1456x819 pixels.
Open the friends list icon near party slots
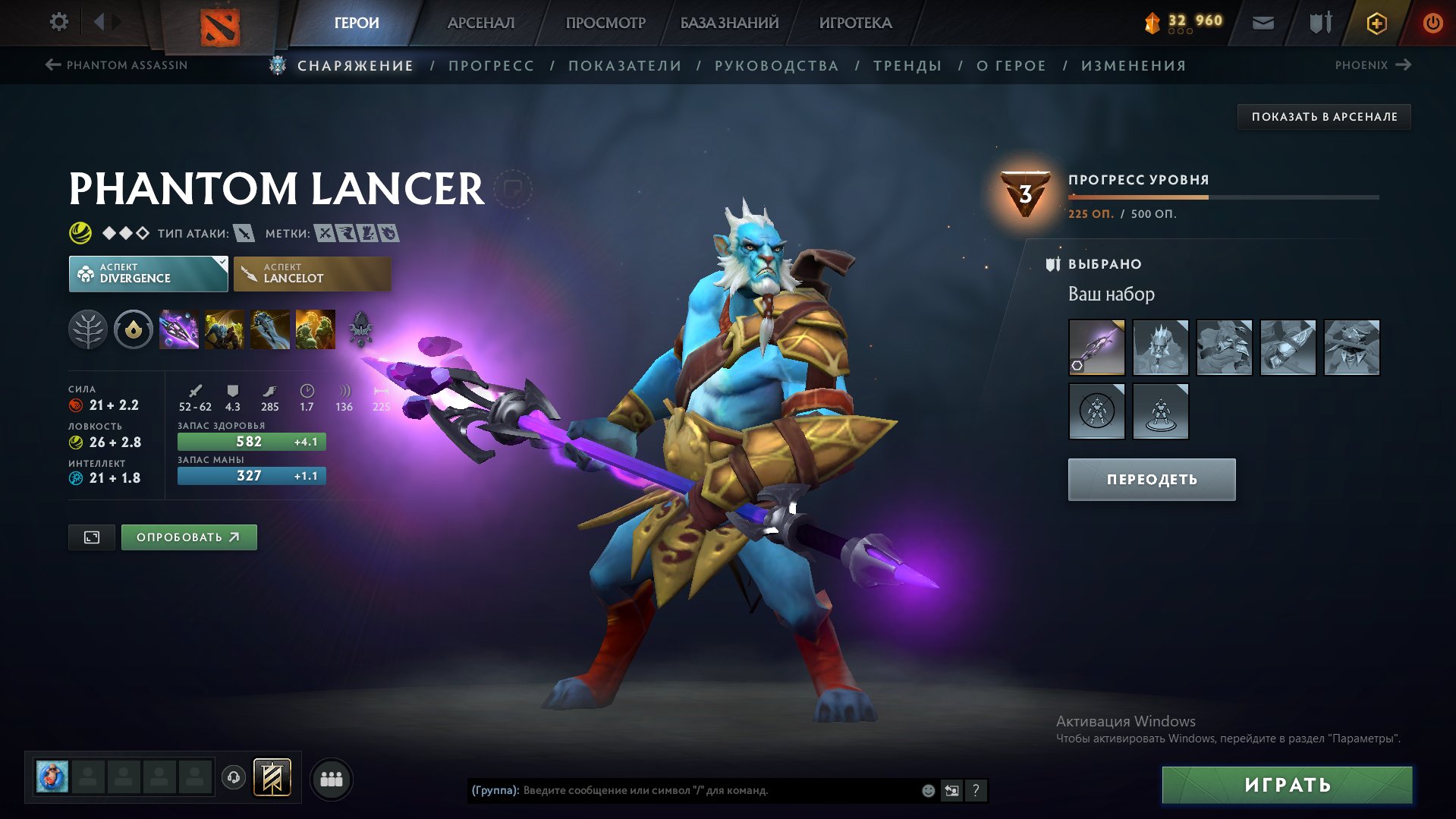332,778
